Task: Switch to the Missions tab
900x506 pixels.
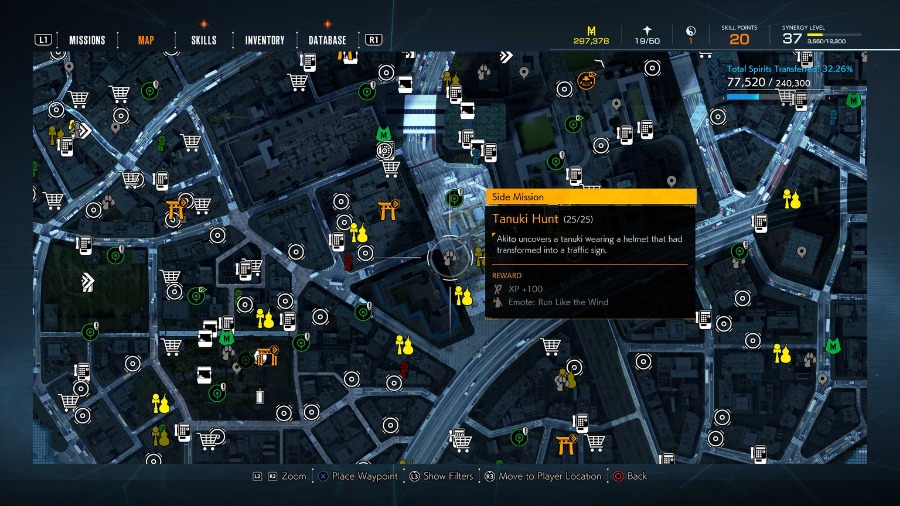Action: (x=87, y=40)
